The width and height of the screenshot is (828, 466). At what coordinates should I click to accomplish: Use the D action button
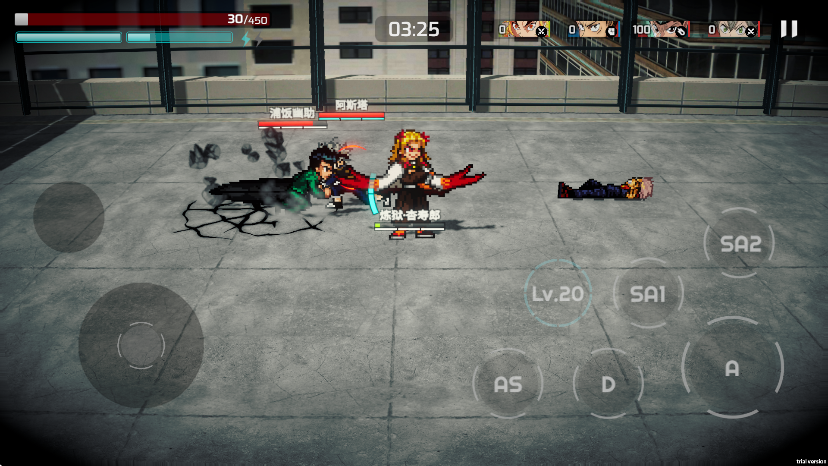(x=608, y=384)
